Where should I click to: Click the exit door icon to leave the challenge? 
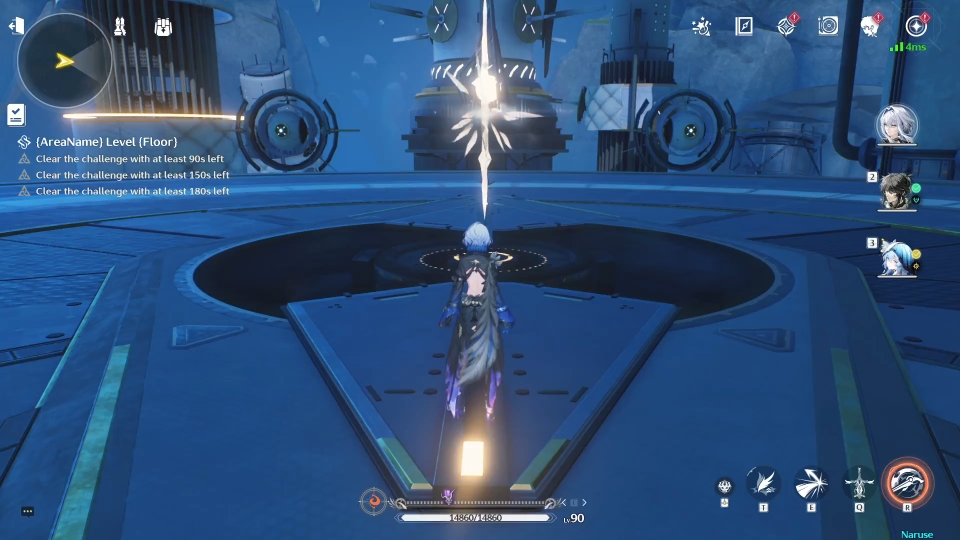[16, 27]
